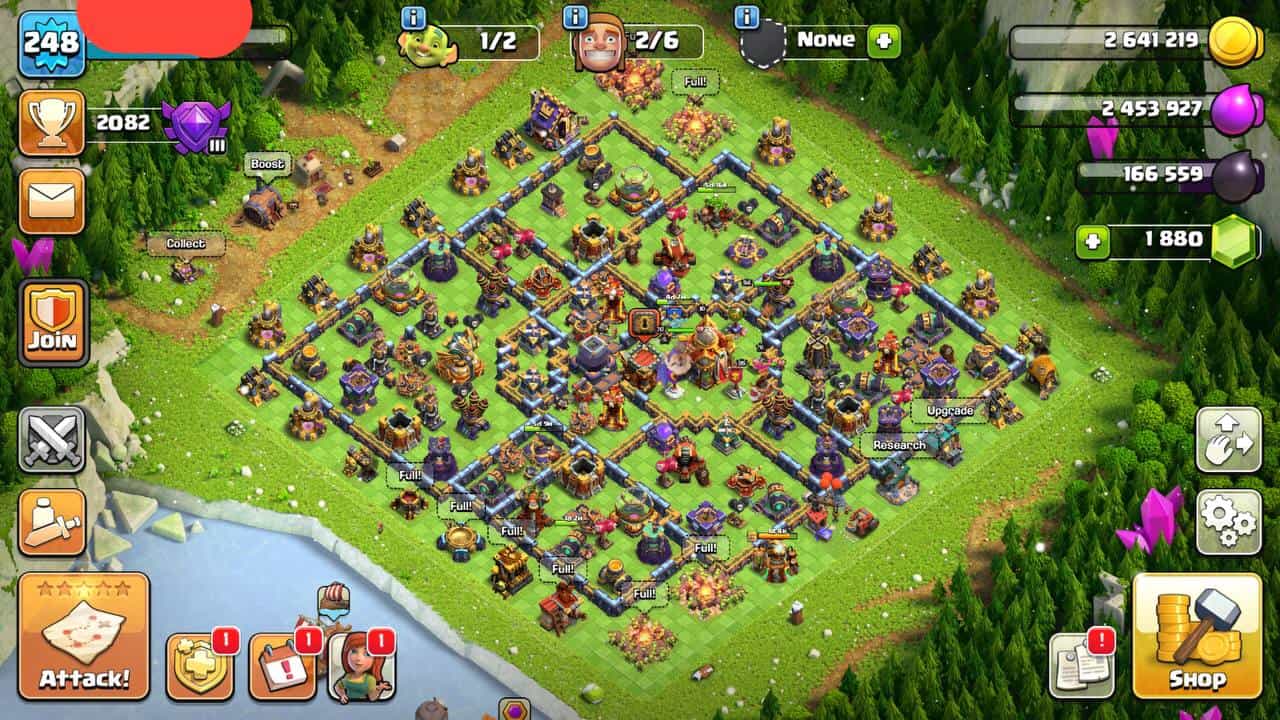Add a shield via the None plus button
This screenshot has height=720, width=1280.
tap(884, 42)
